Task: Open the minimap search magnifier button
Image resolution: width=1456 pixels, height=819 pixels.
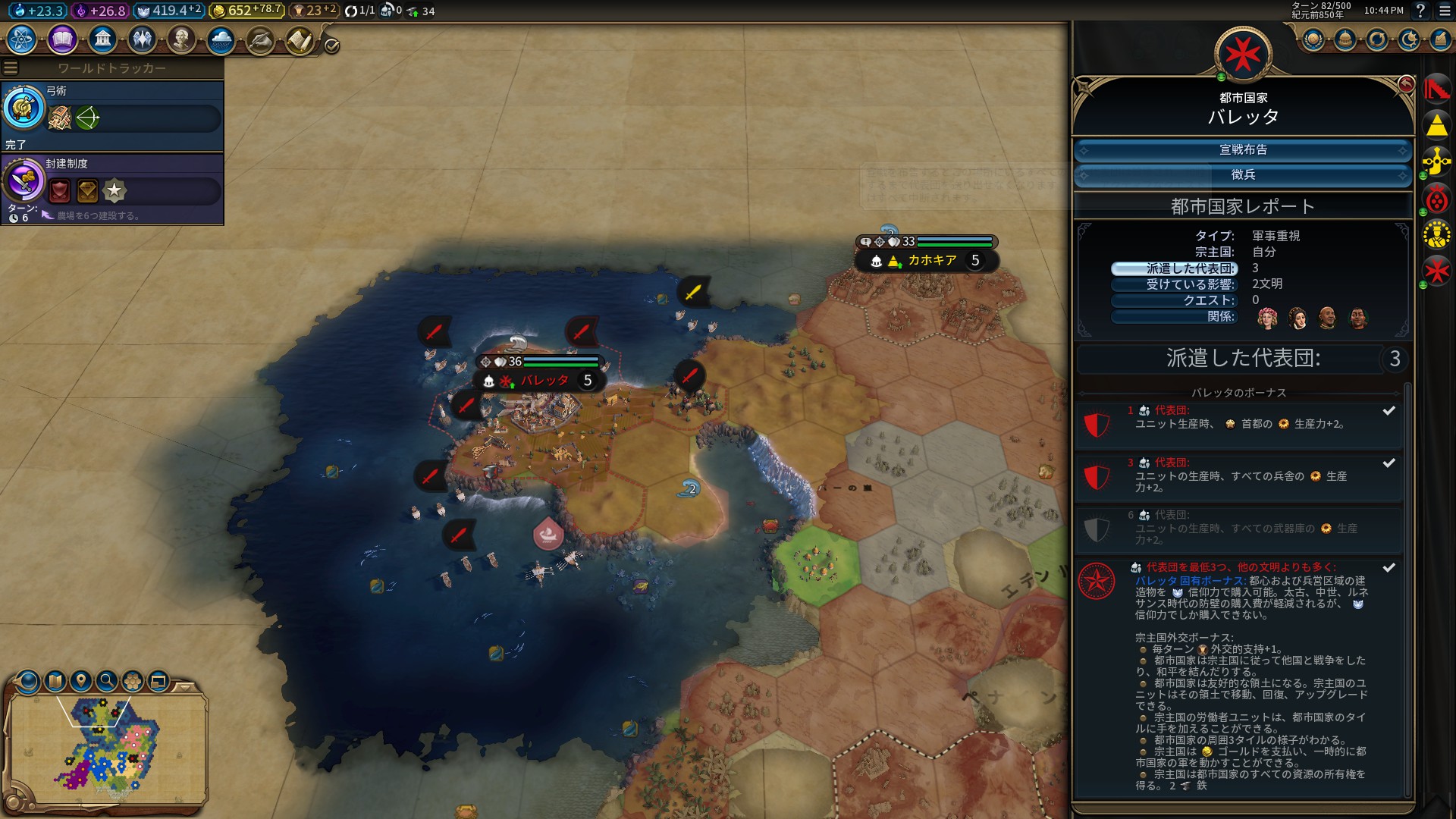Action: pos(107,681)
